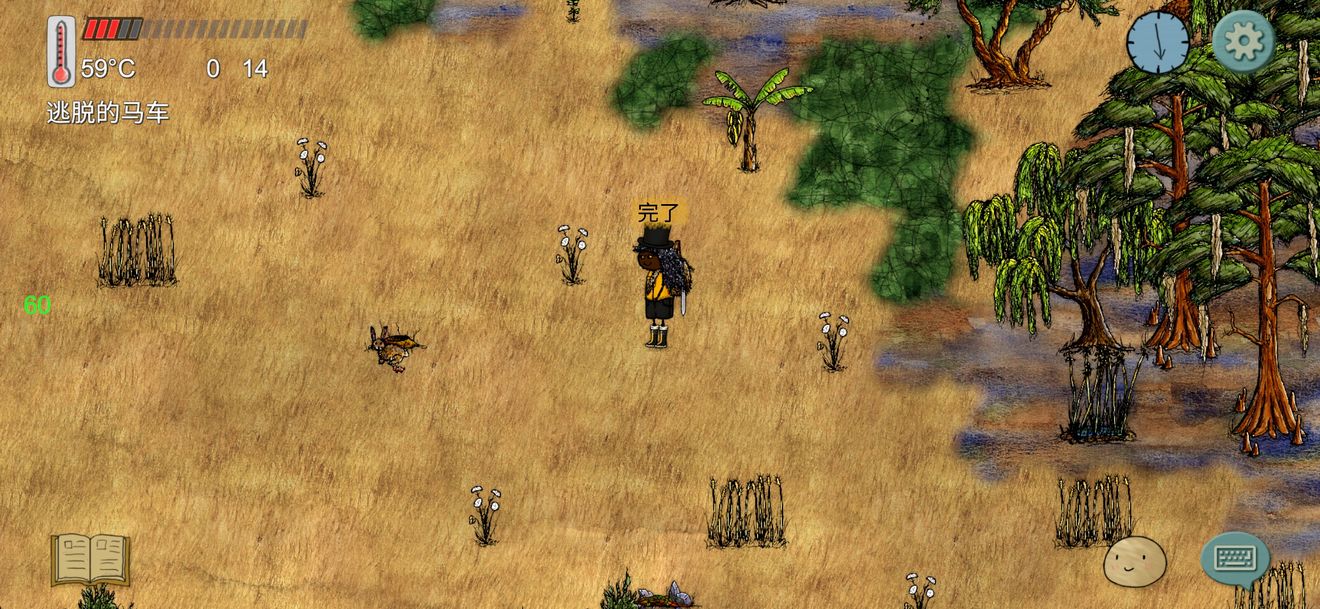Open the recipe book
This screenshot has width=1320, height=609.
(x=91, y=558)
